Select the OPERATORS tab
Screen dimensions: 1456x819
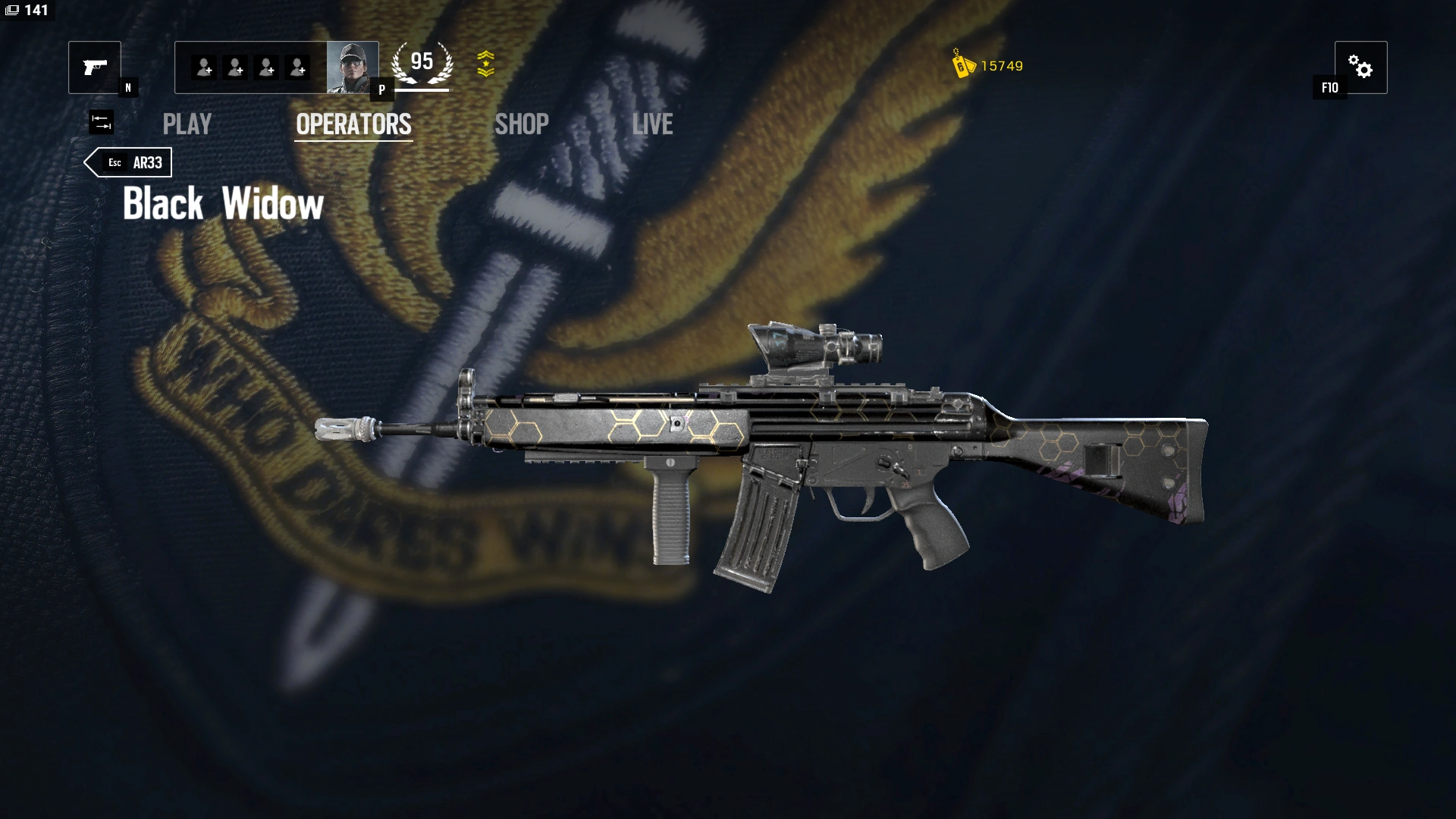pyautogui.click(x=353, y=124)
